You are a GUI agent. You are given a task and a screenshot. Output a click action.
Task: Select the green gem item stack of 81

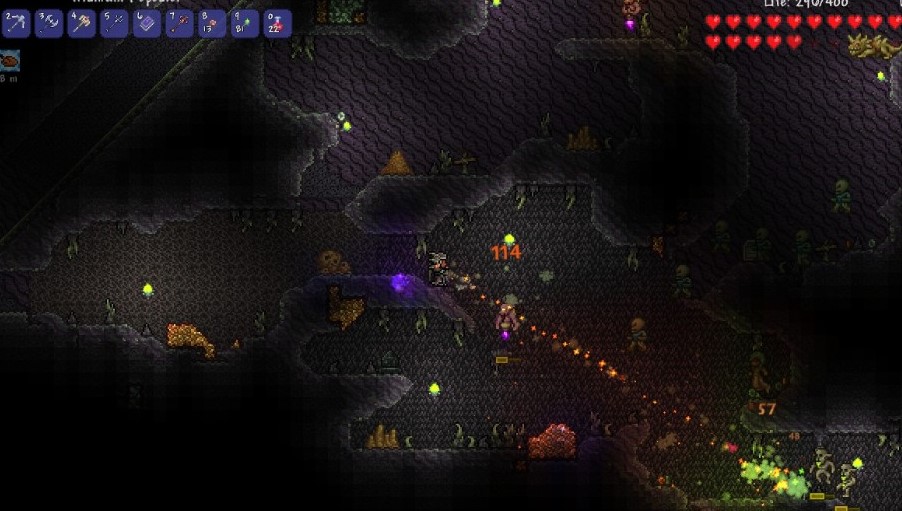pos(245,23)
